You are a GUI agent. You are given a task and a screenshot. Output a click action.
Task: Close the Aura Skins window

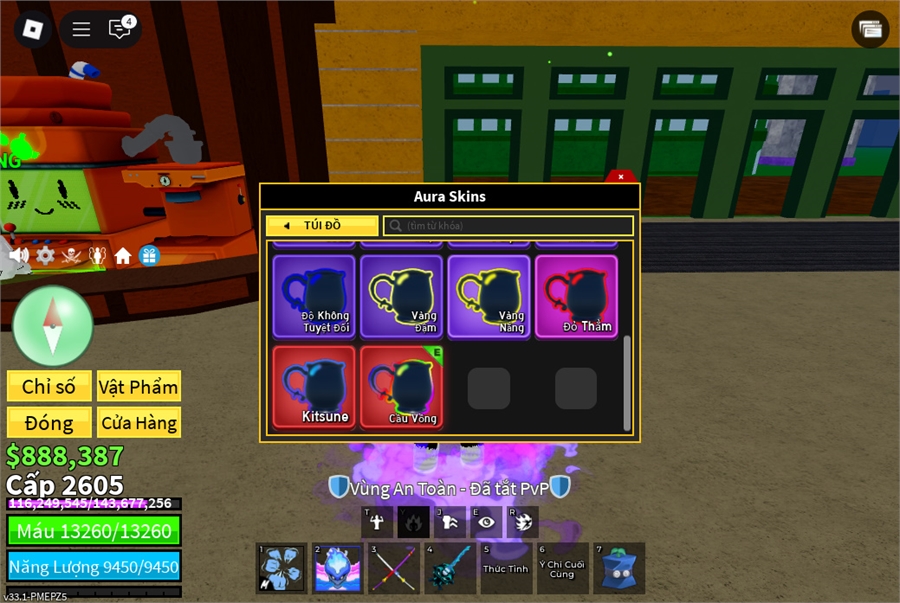pos(621,177)
